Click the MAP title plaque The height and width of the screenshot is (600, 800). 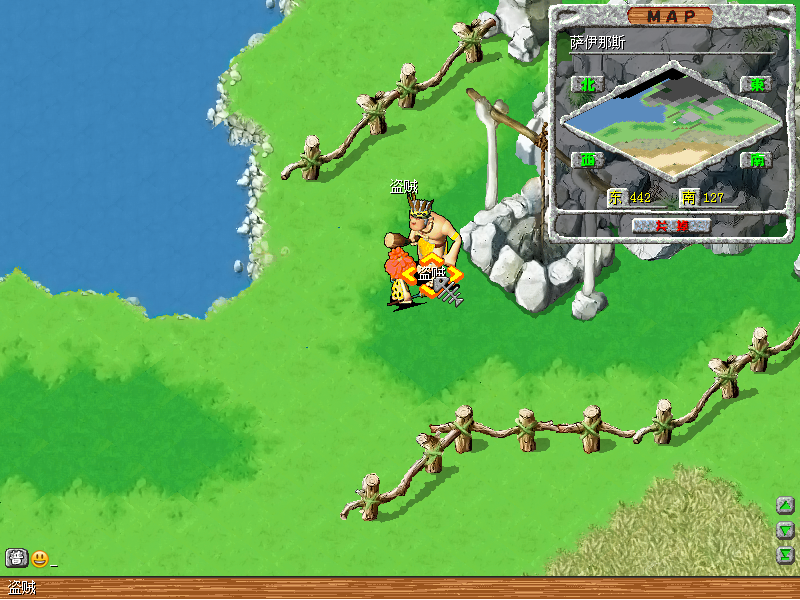coord(670,16)
